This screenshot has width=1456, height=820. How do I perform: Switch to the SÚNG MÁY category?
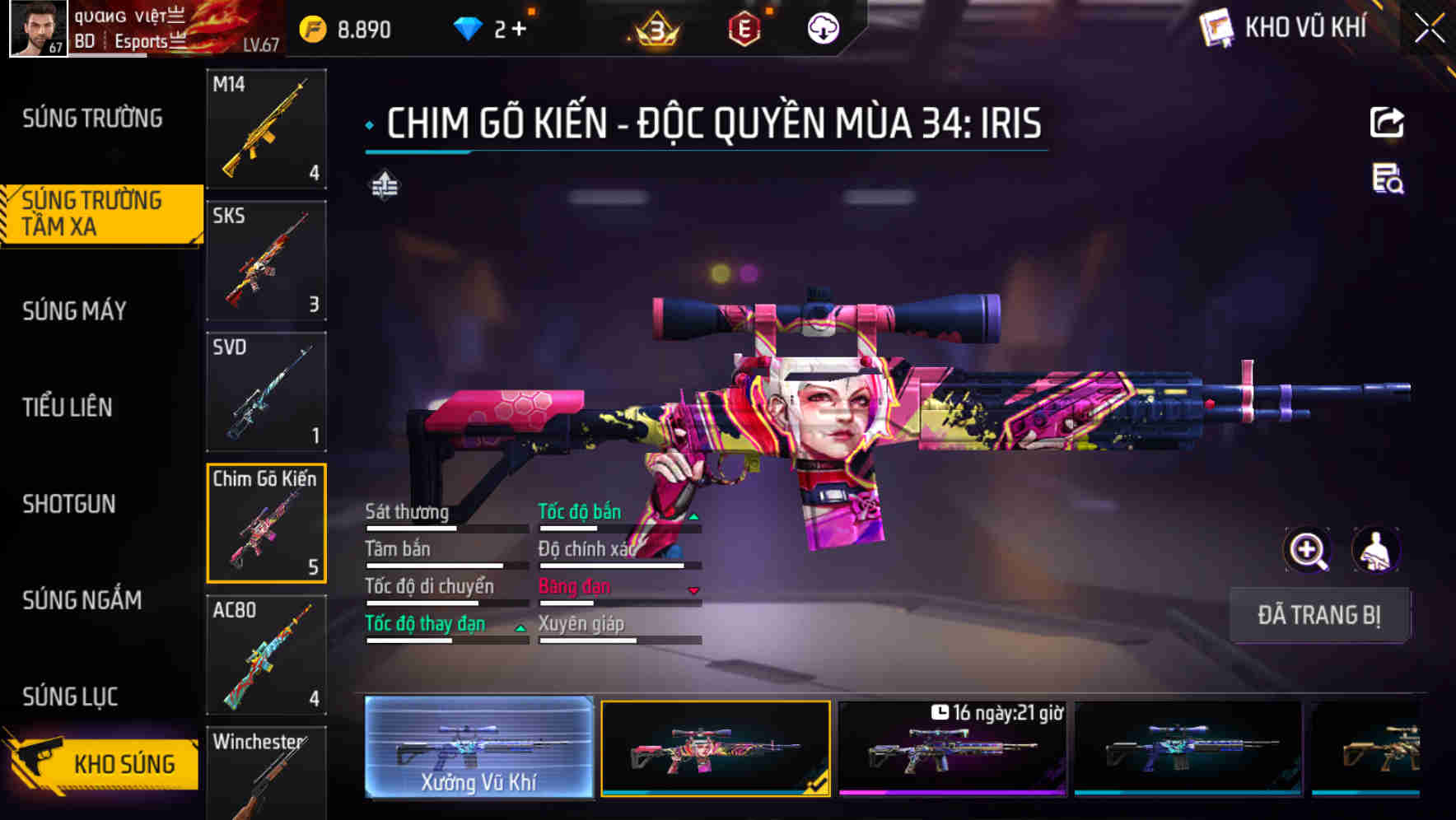tap(76, 311)
